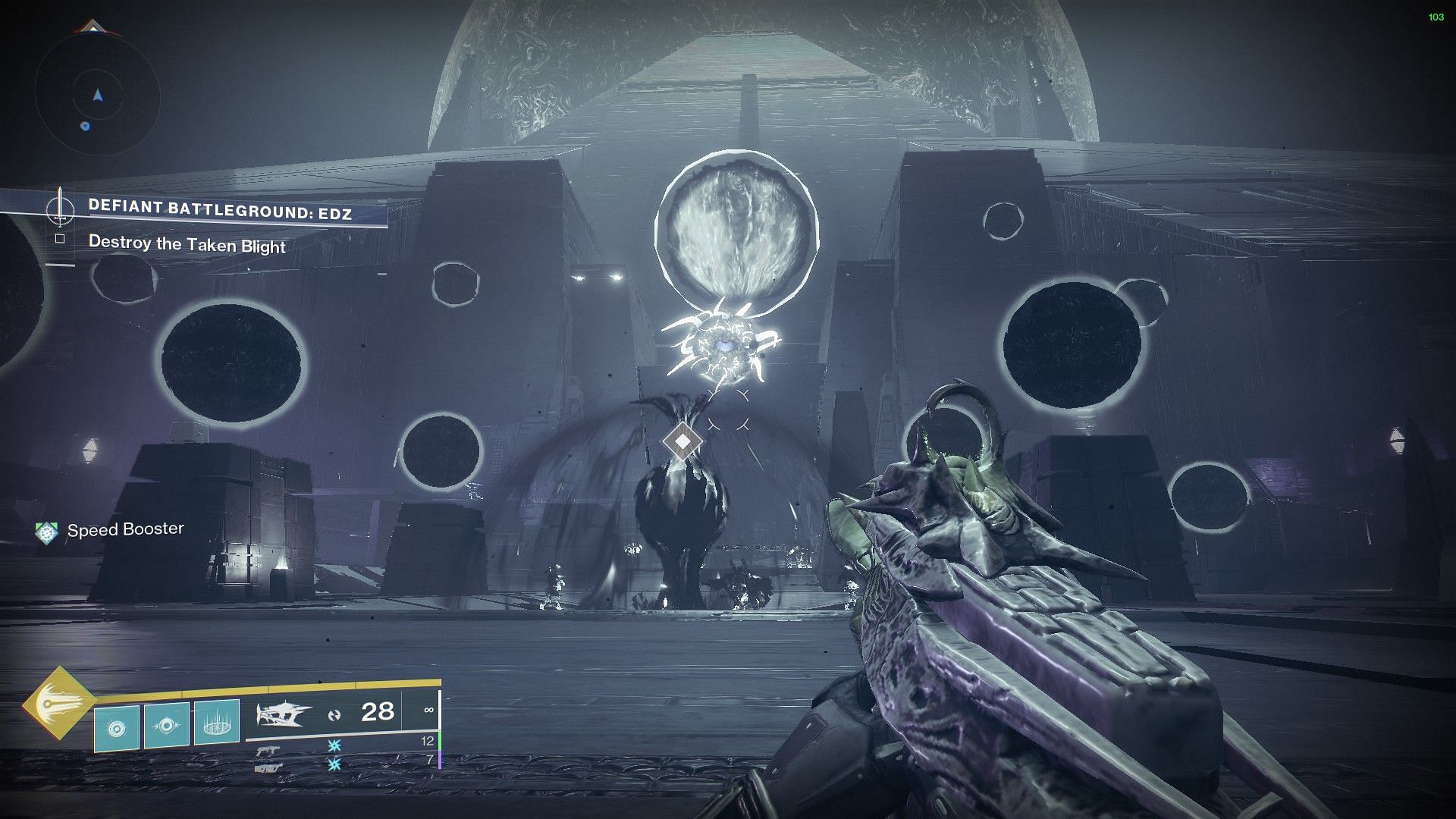Switch to the bottom reserve weapon
The image size is (1456, 819).
(x=268, y=767)
